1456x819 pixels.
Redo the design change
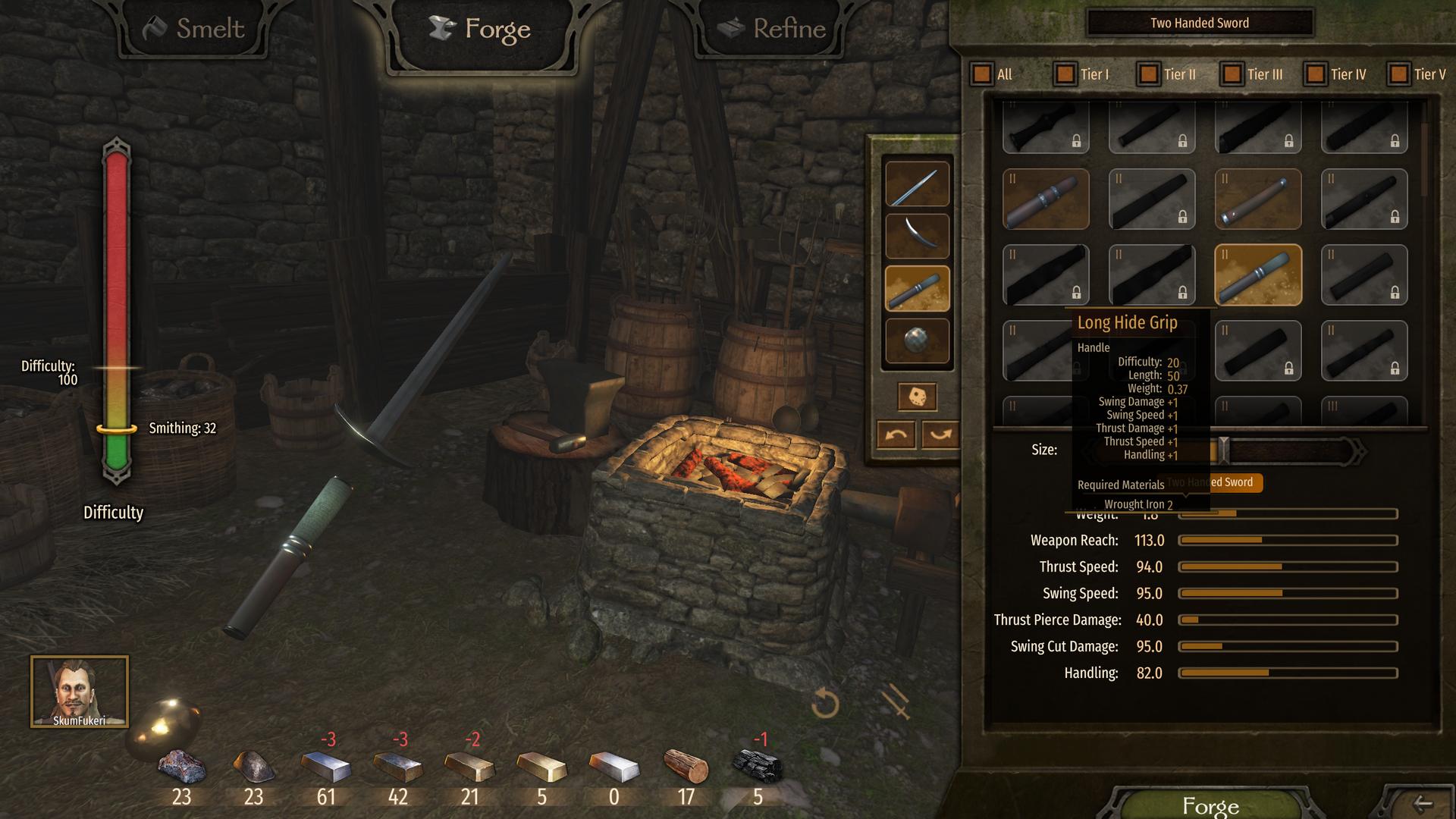pyautogui.click(x=940, y=435)
